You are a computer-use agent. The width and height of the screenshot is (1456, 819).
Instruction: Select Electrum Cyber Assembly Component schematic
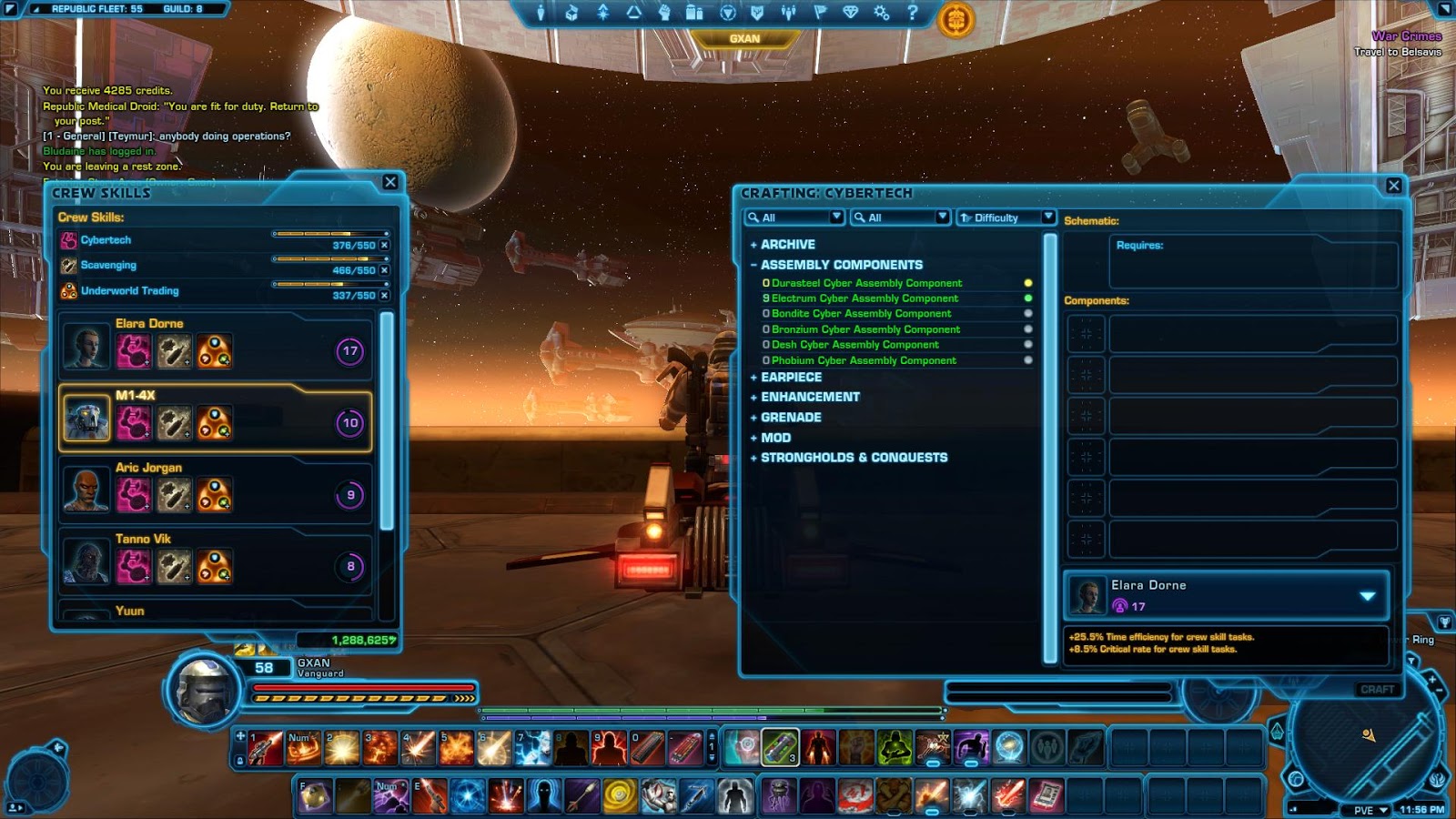click(x=864, y=298)
